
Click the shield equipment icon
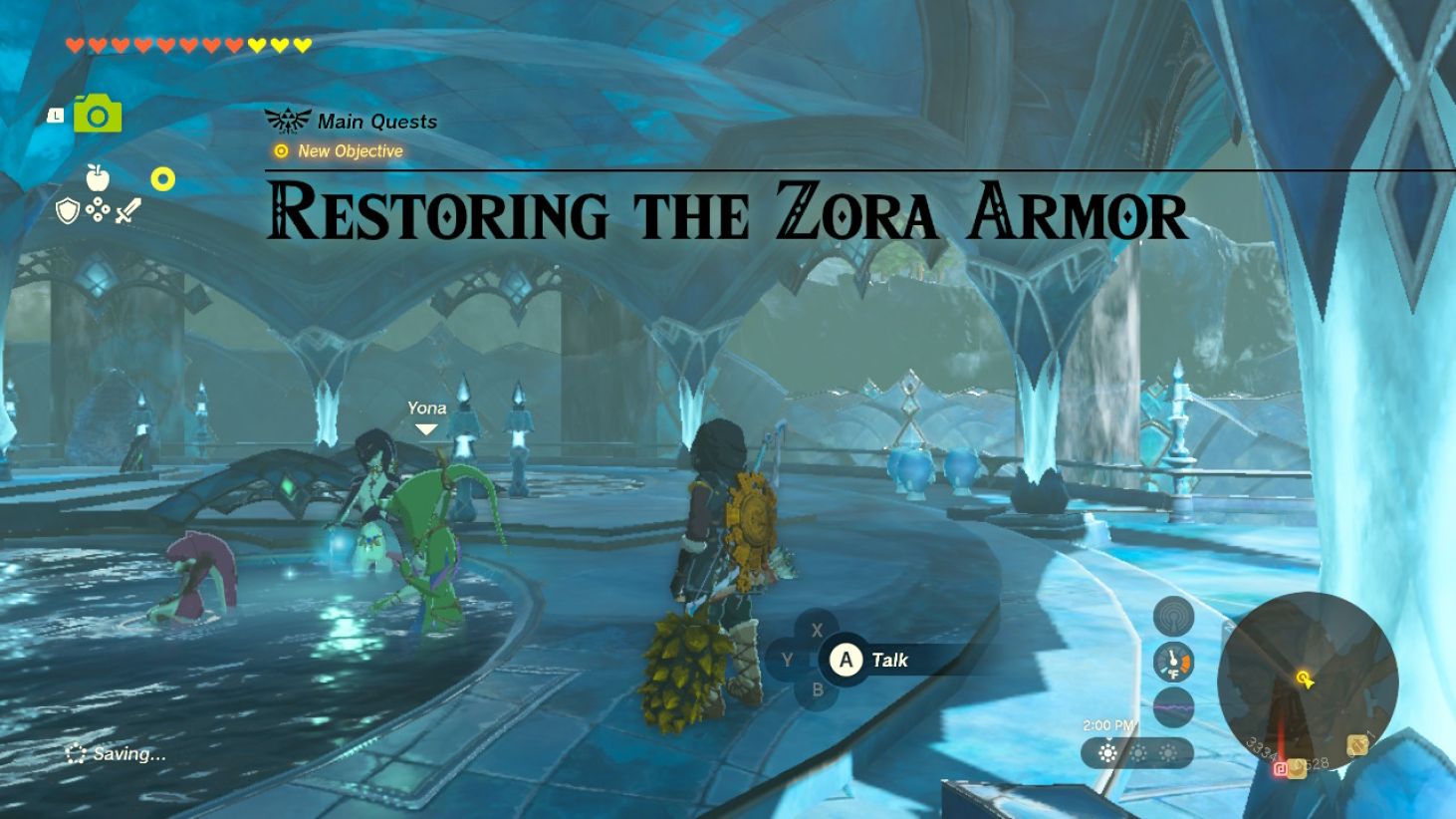(67, 209)
